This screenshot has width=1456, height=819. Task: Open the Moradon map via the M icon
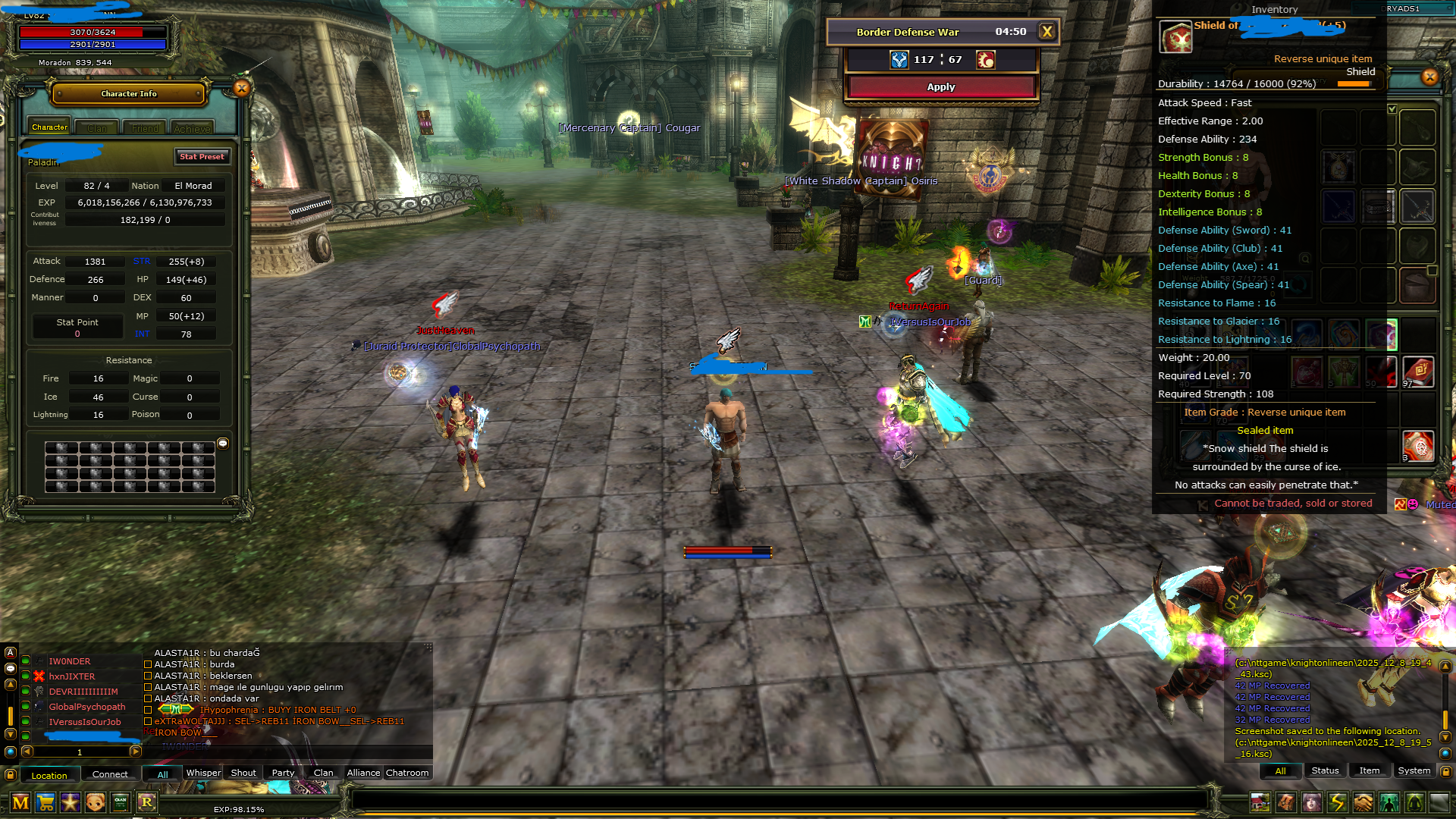[x=20, y=802]
